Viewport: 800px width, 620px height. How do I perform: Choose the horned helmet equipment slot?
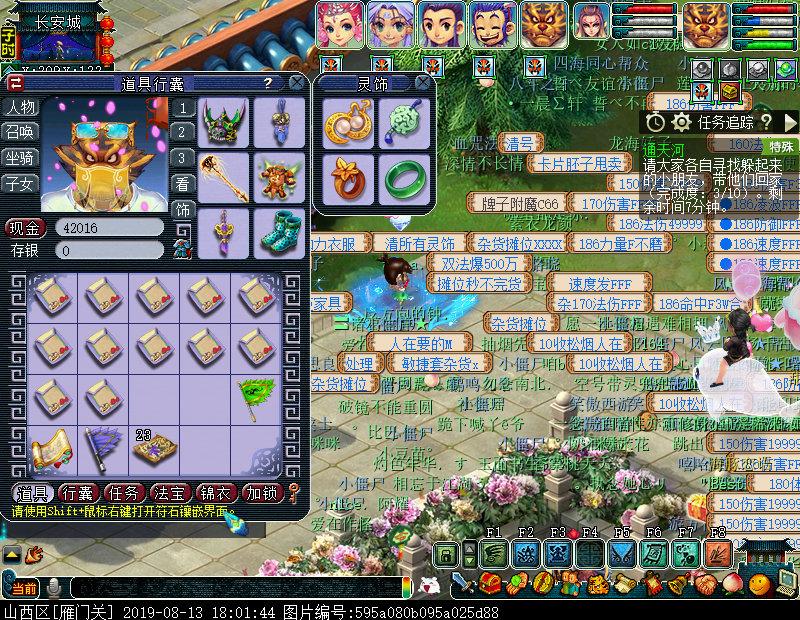222,121
